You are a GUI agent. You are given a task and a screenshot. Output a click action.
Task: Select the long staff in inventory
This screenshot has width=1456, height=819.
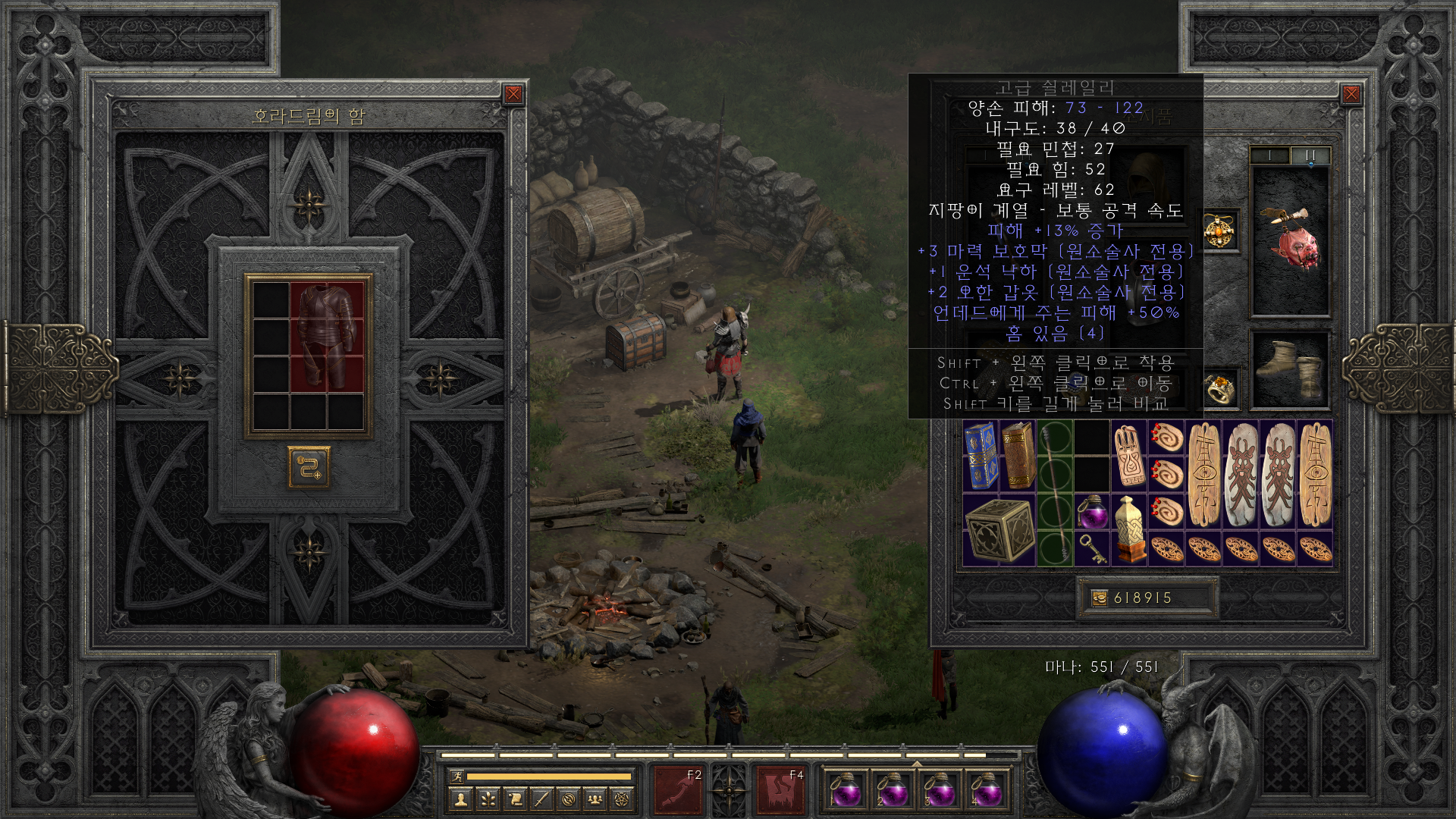pyautogui.click(x=1055, y=493)
